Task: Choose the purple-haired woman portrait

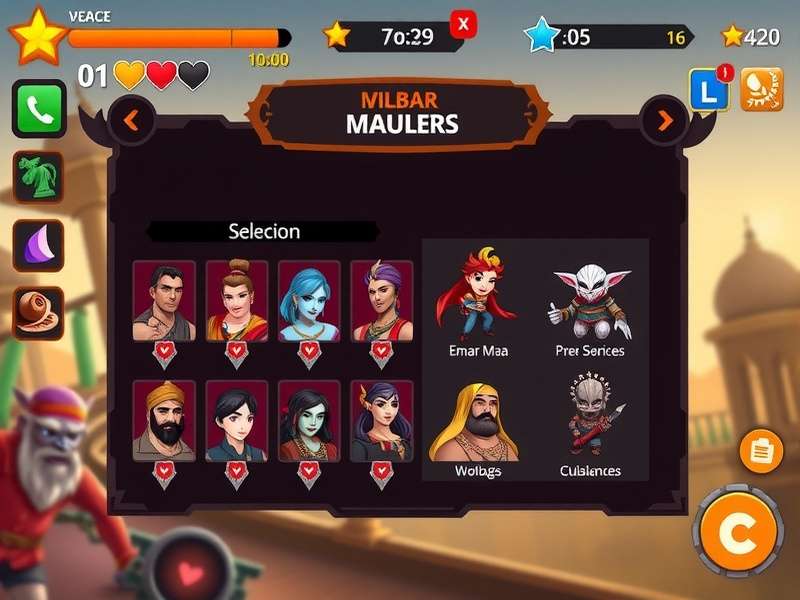Action: [x=382, y=300]
